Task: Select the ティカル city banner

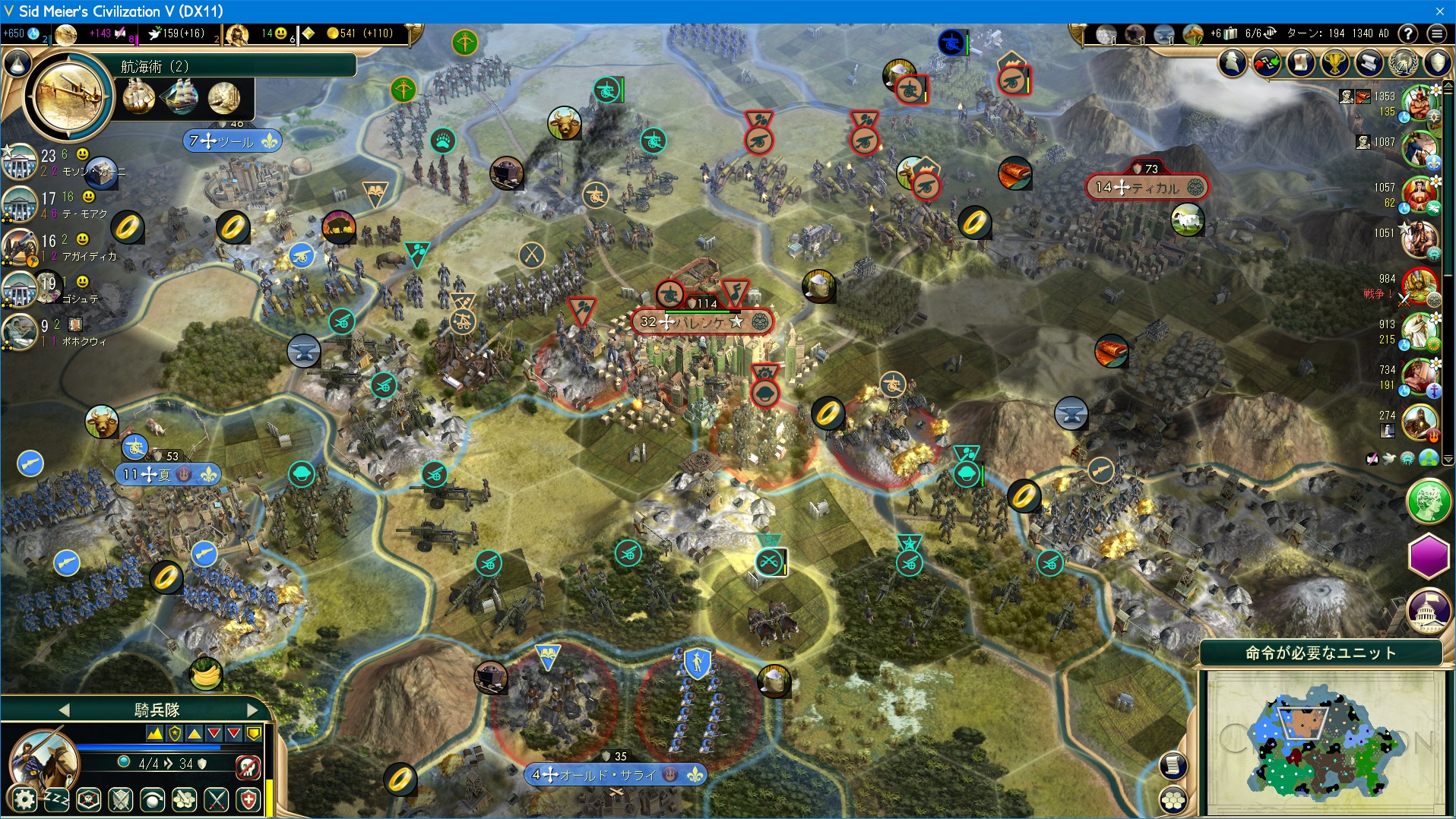Action: (1147, 187)
